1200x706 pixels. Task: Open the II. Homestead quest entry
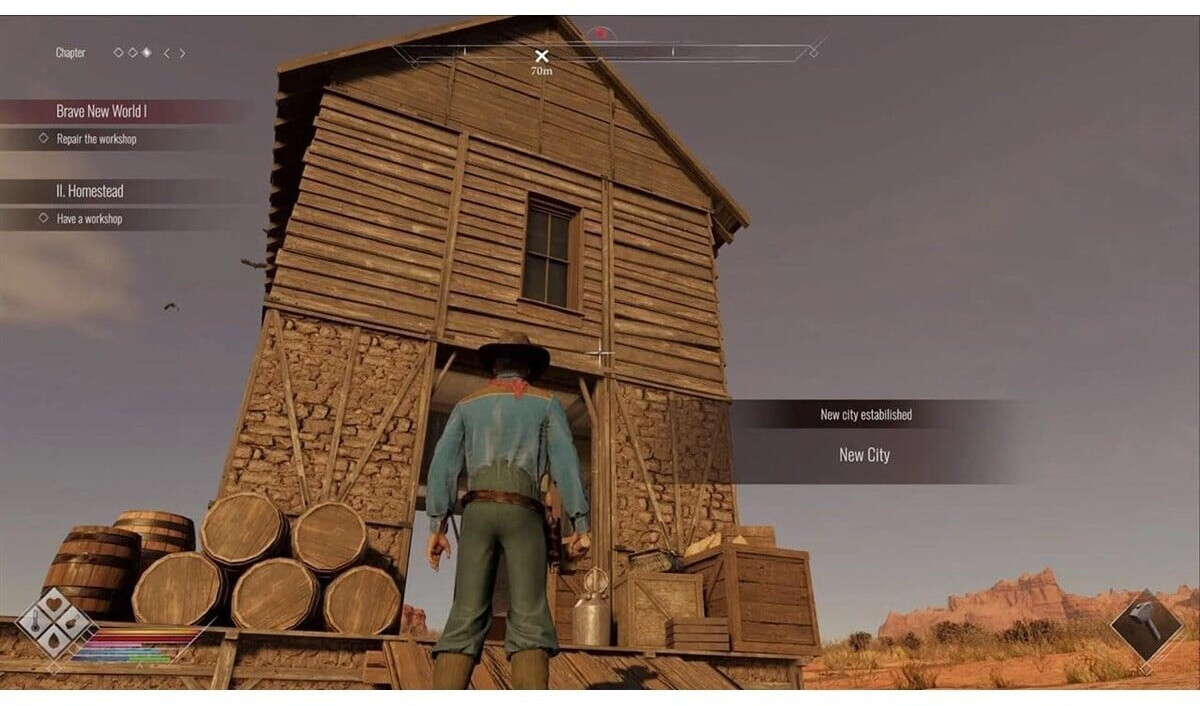pyautogui.click(x=90, y=191)
